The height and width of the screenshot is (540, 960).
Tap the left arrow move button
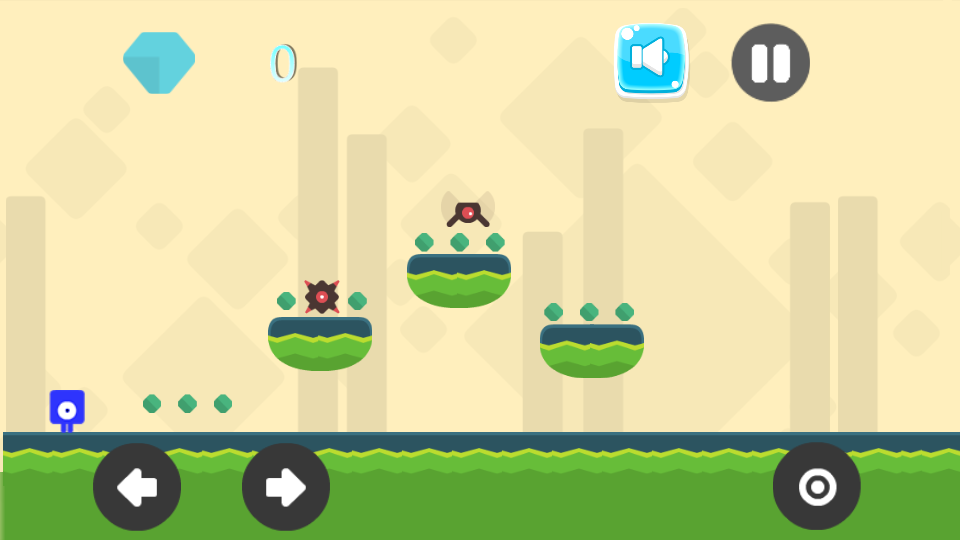pos(137,487)
